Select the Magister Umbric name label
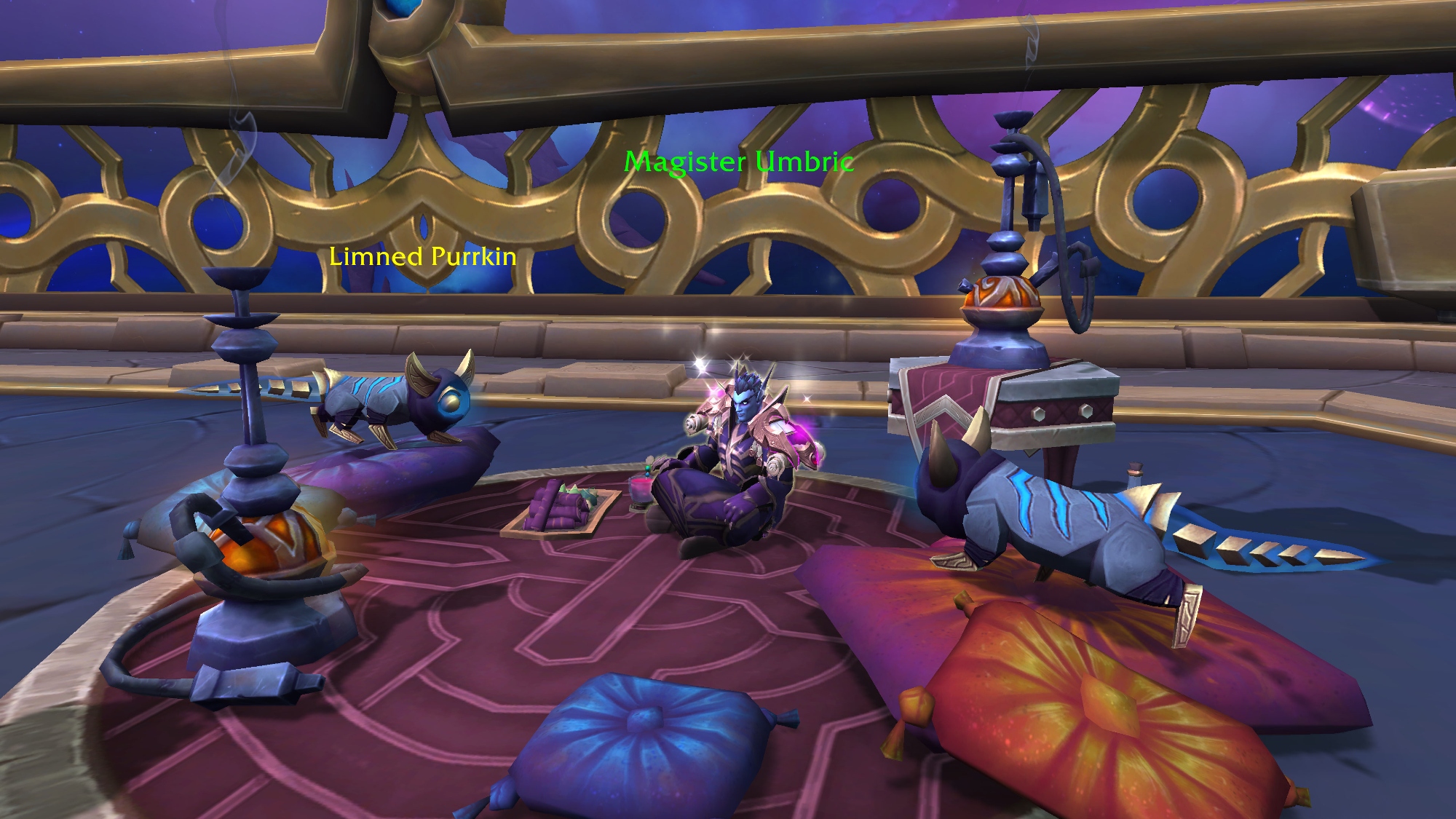 (738, 162)
